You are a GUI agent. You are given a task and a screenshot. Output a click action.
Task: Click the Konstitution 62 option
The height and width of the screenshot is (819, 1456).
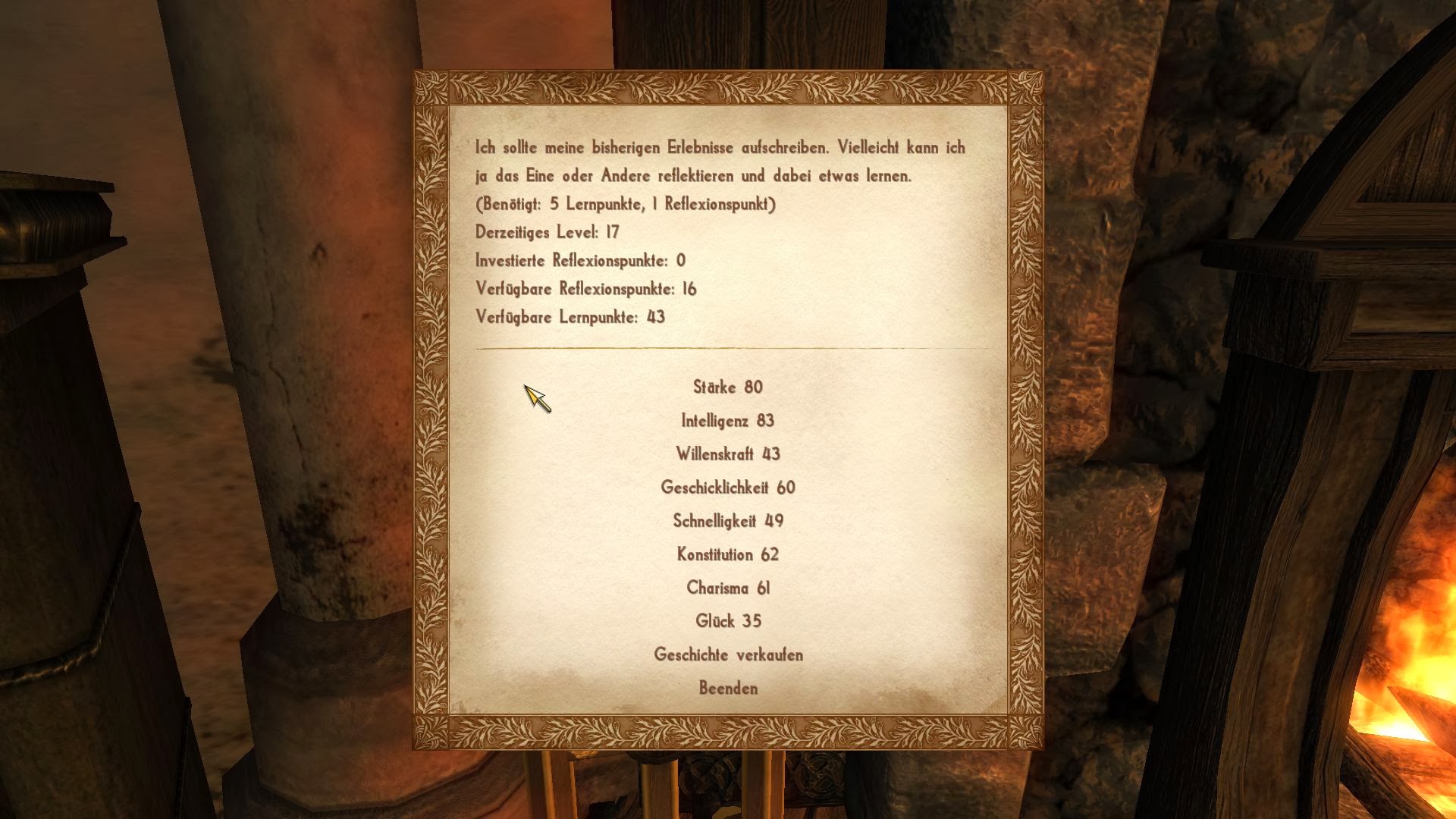click(727, 554)
